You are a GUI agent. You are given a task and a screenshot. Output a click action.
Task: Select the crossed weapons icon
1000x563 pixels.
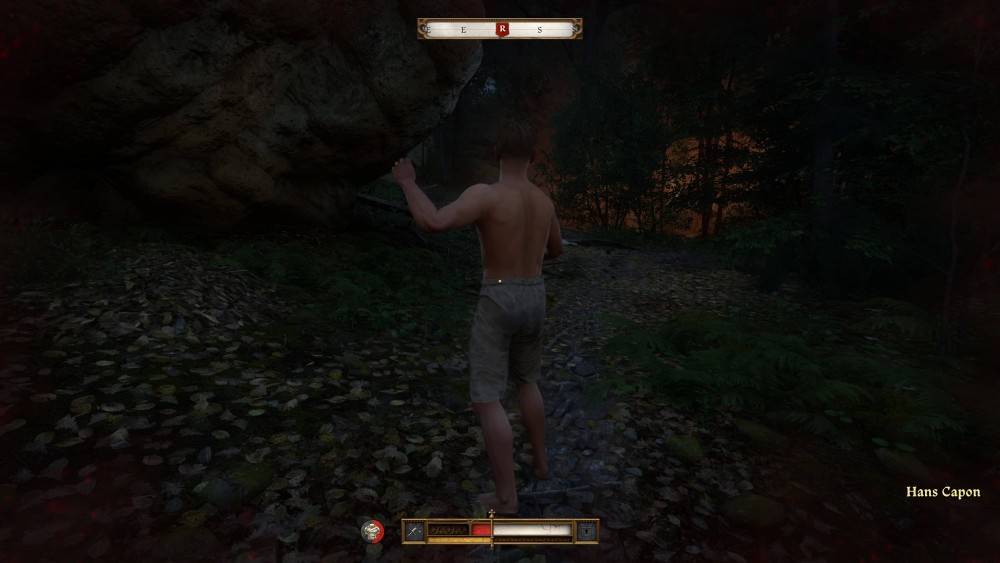click(413, 530)
